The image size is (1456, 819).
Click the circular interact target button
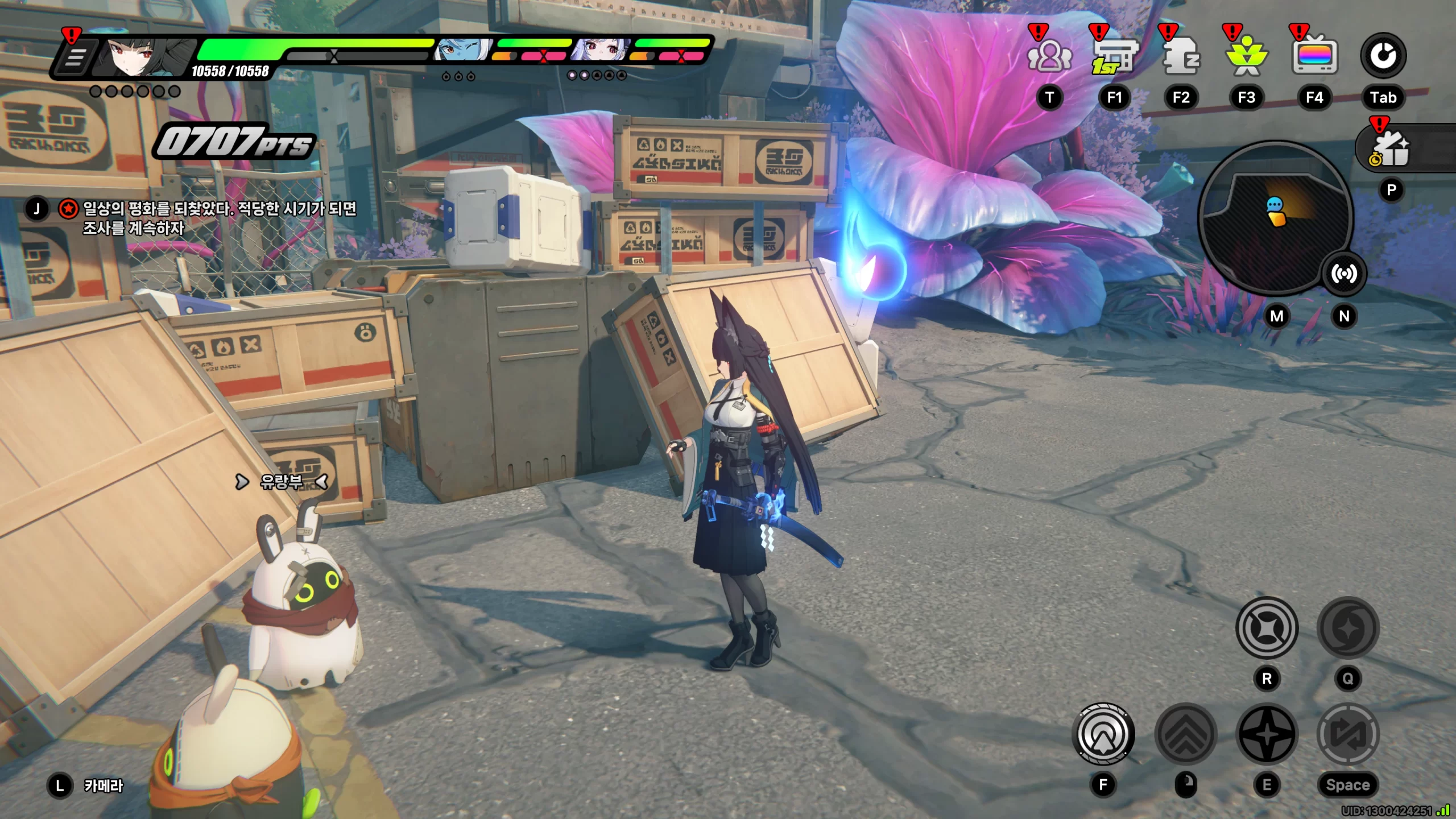(x=1103, y=734)
